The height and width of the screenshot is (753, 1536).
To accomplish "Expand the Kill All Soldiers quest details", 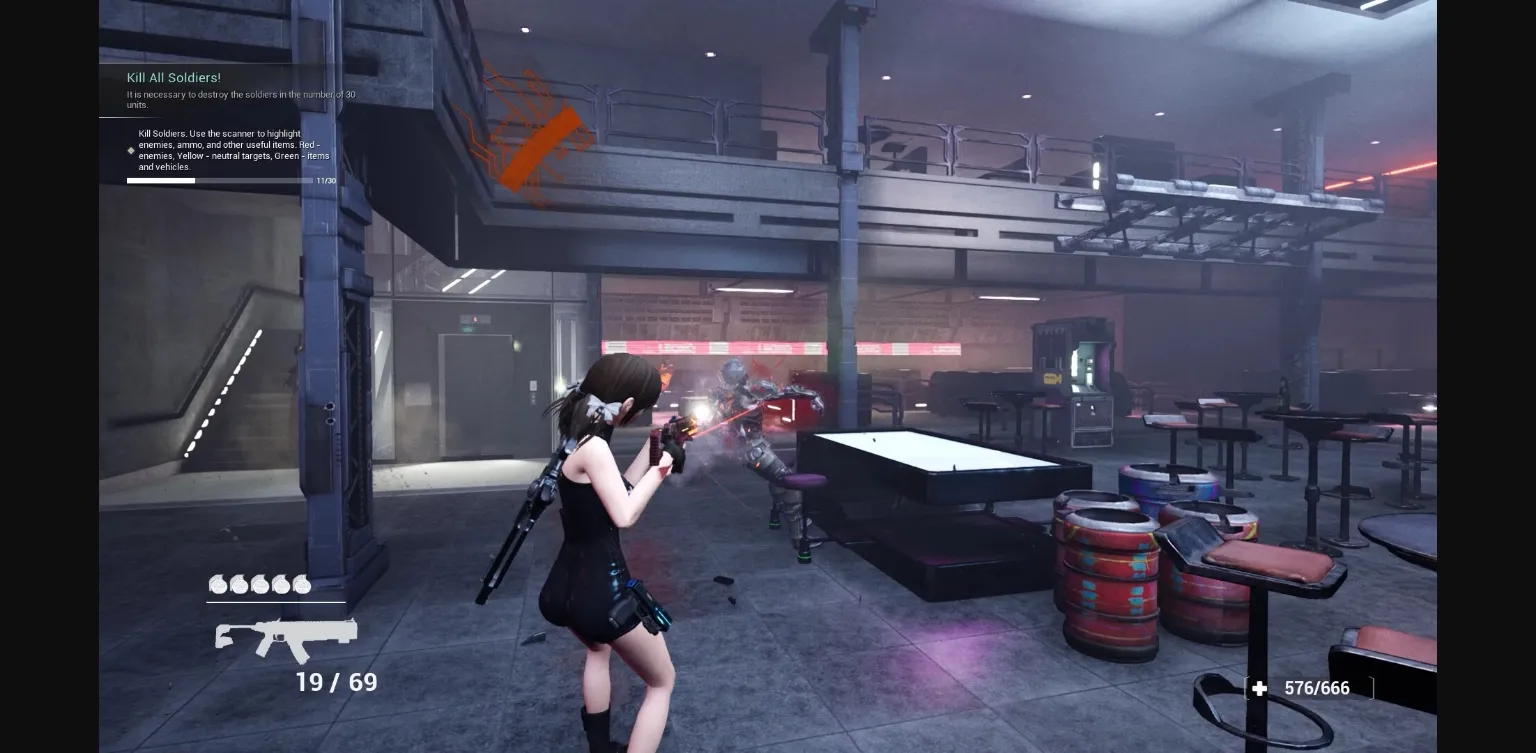I will coord(174,78).
